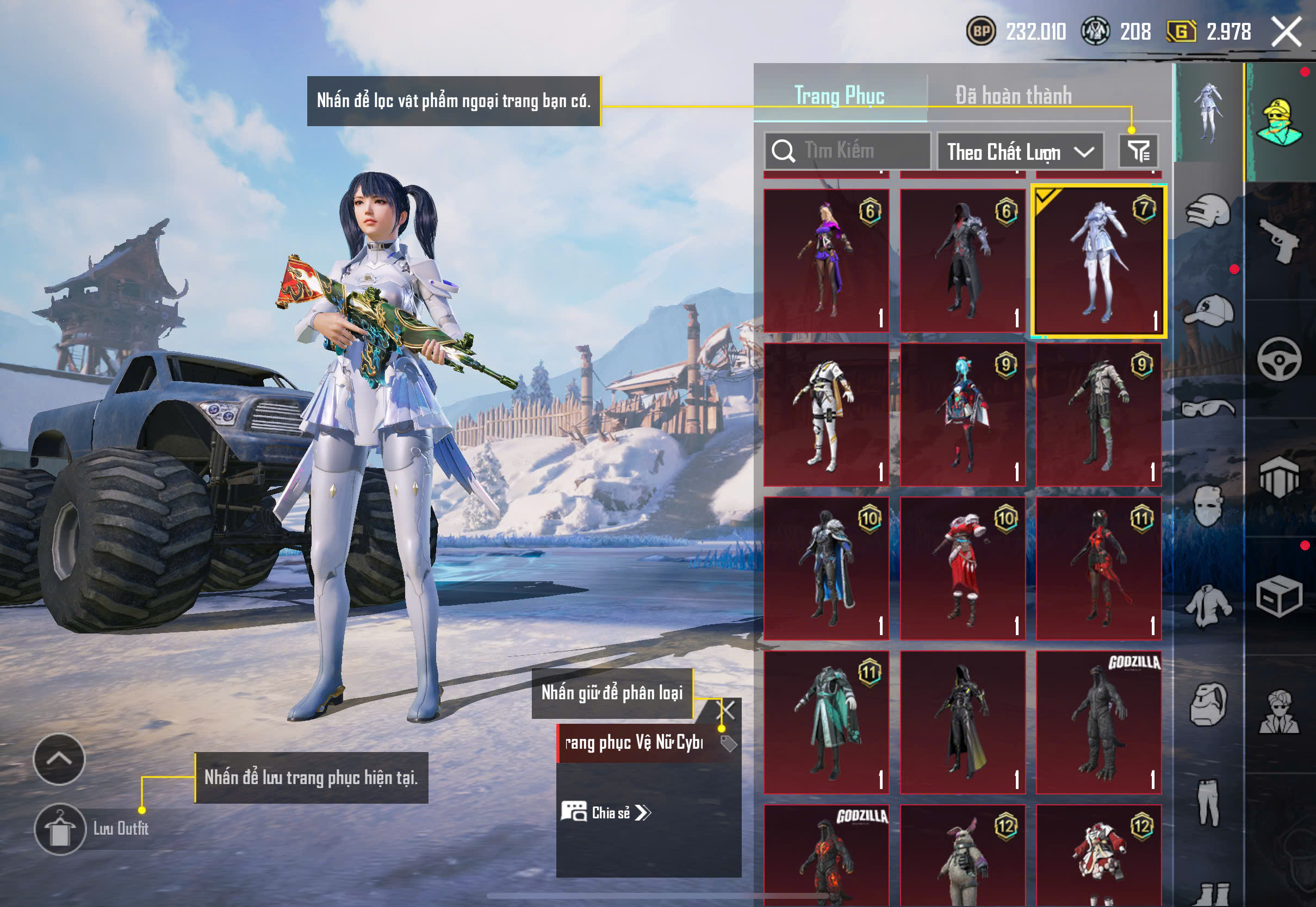Viewport: 1316px width, 907px height.
Task: Open the Theo Chất Lượng sort dropdown
Action: 1020,152
